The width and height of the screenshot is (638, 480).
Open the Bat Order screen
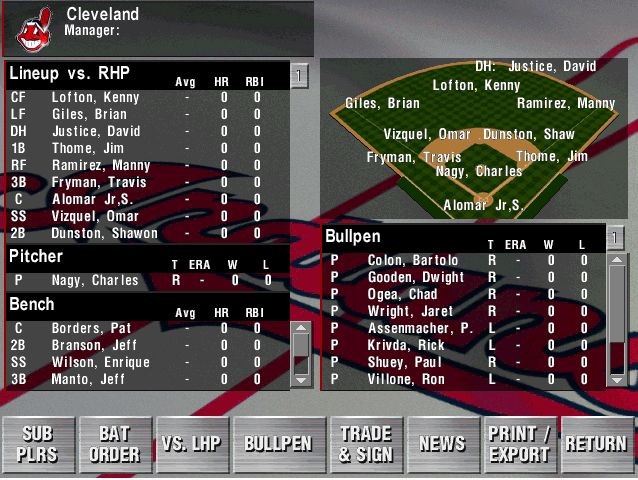pyautogui.click(x=115, y=444)
